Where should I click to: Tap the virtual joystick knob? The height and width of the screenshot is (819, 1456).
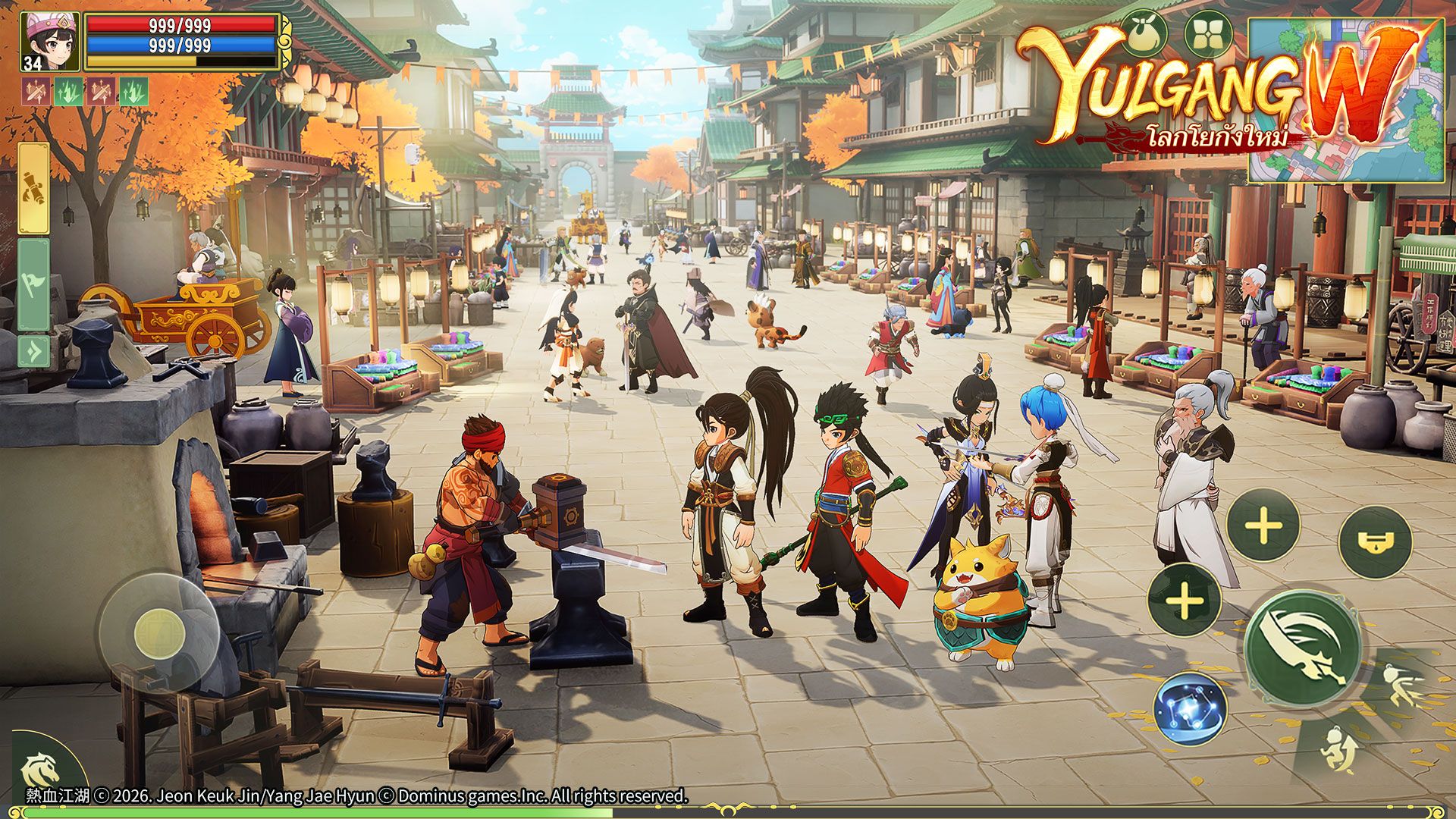click(x=159, y=634)
